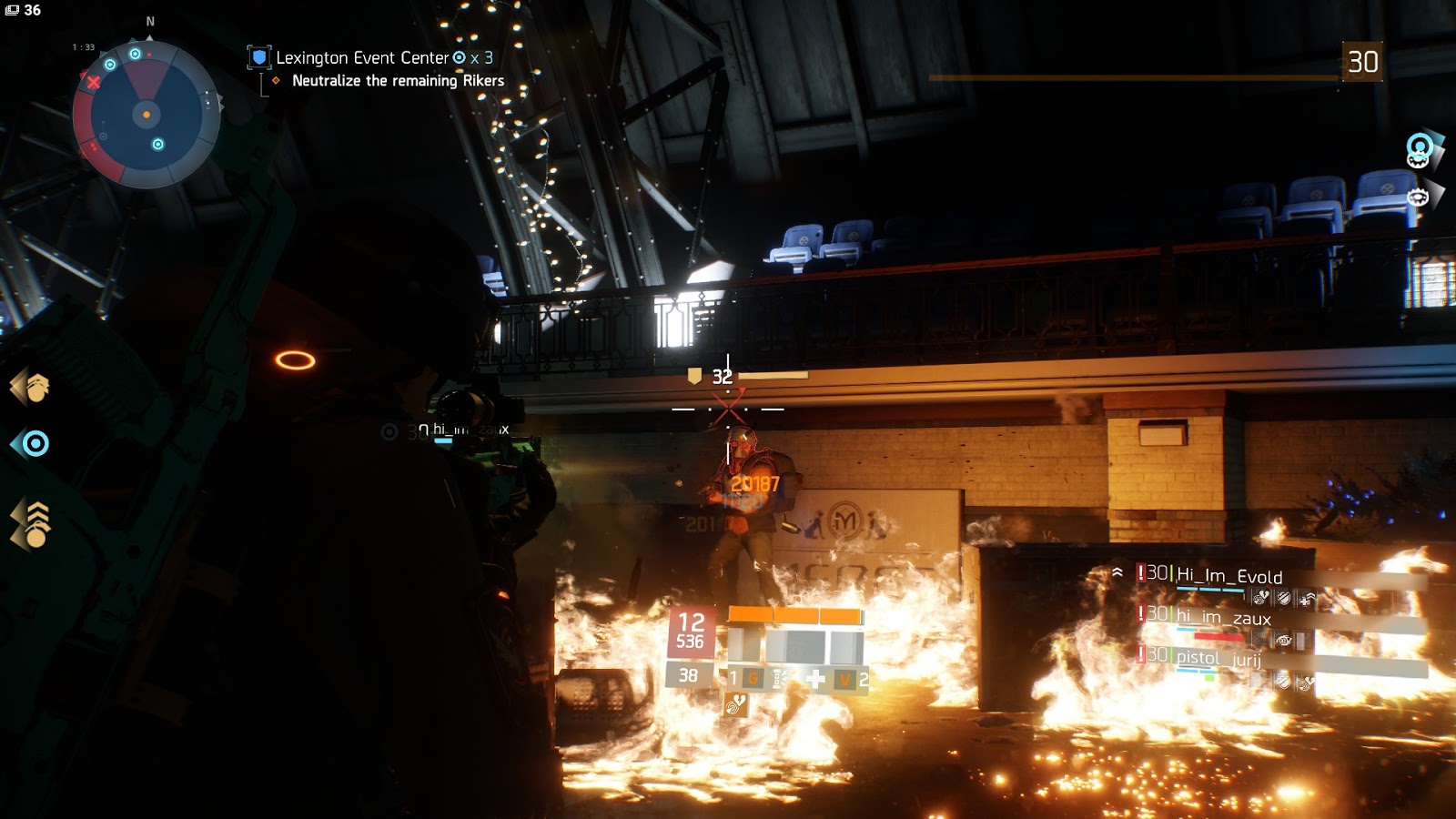
Task: Select the Lexington Event Center mission tracker
Action: point(362,58)
